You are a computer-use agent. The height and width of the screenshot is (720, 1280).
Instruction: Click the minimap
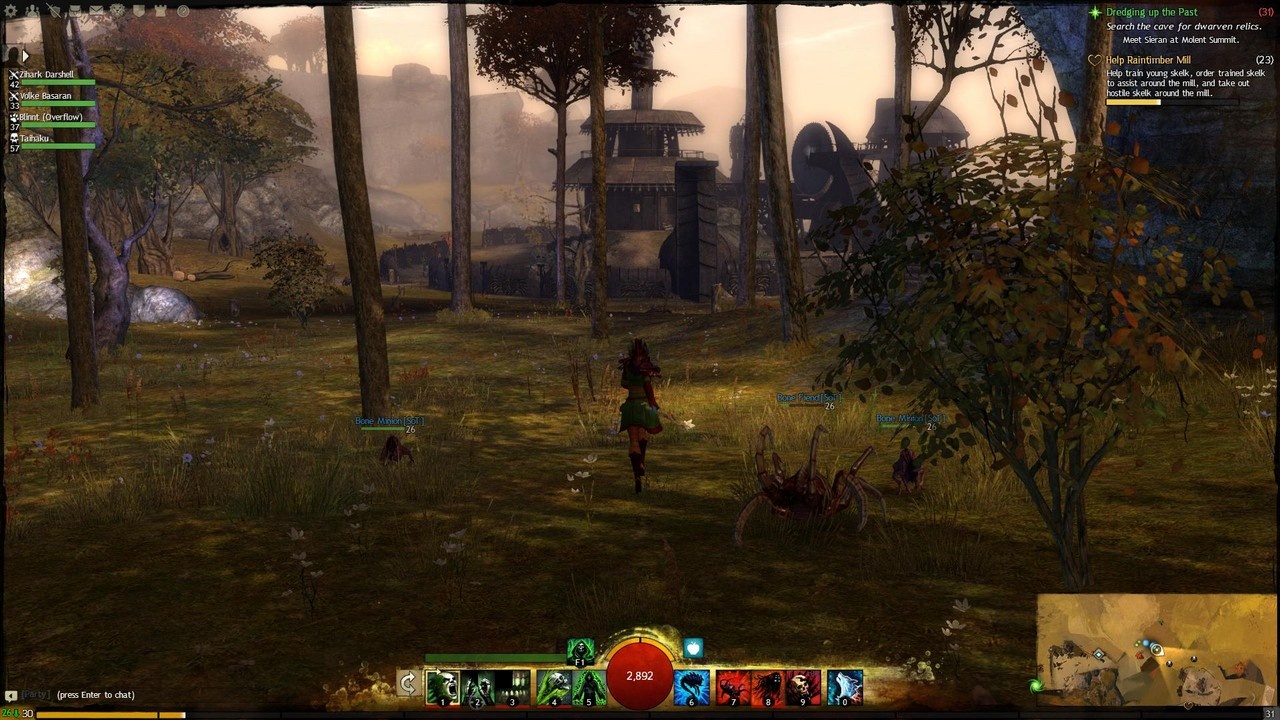[1155, 650]
